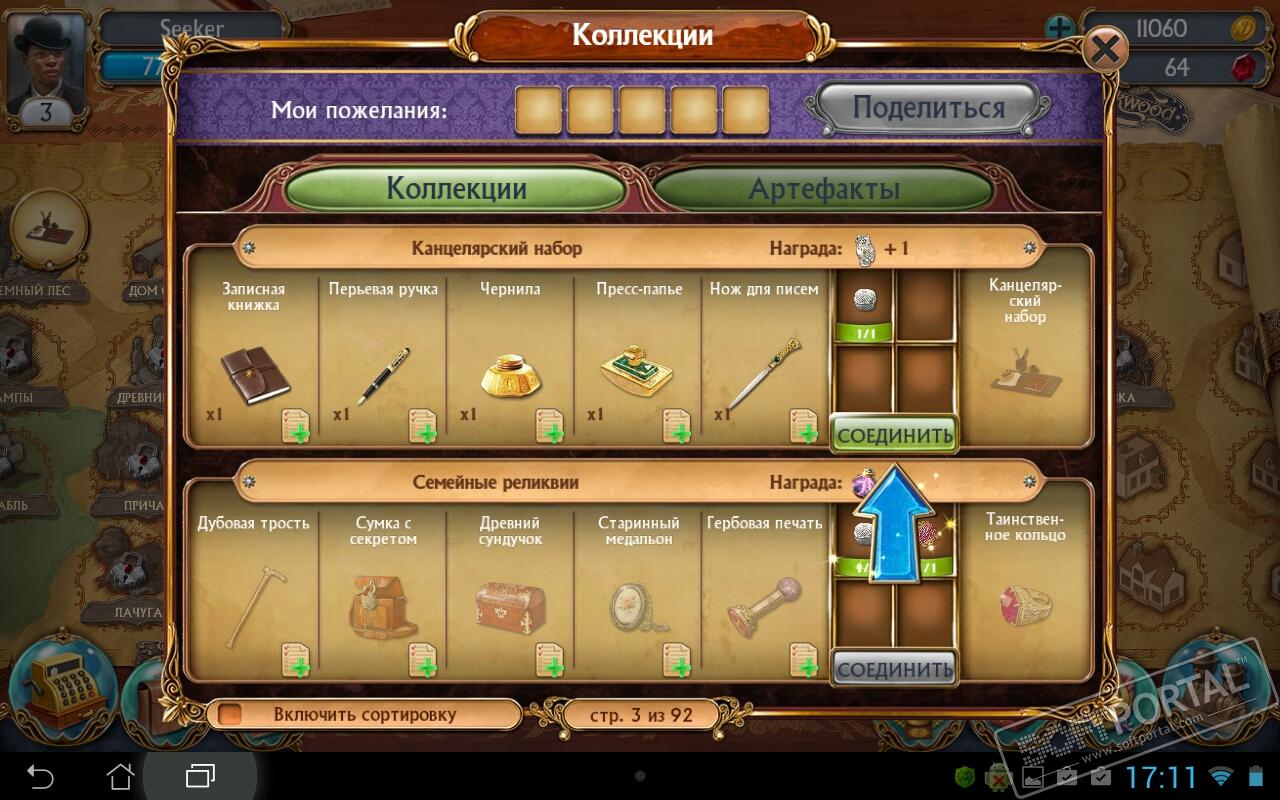
Task: Close the Коллекции window
Action: 1104,49
